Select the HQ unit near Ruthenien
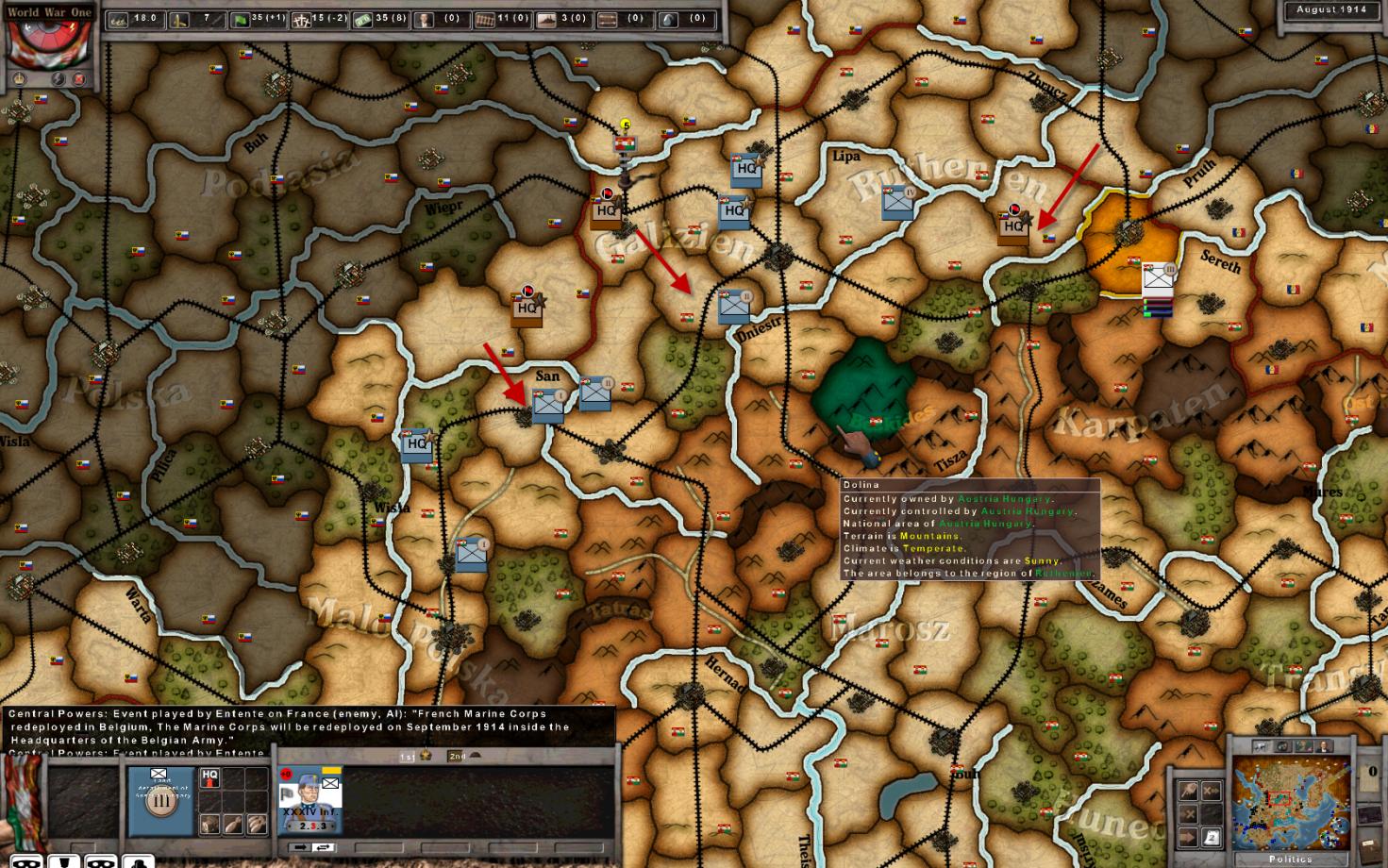The height and width of the screenshot is (868, 1388). point(1013,226)
